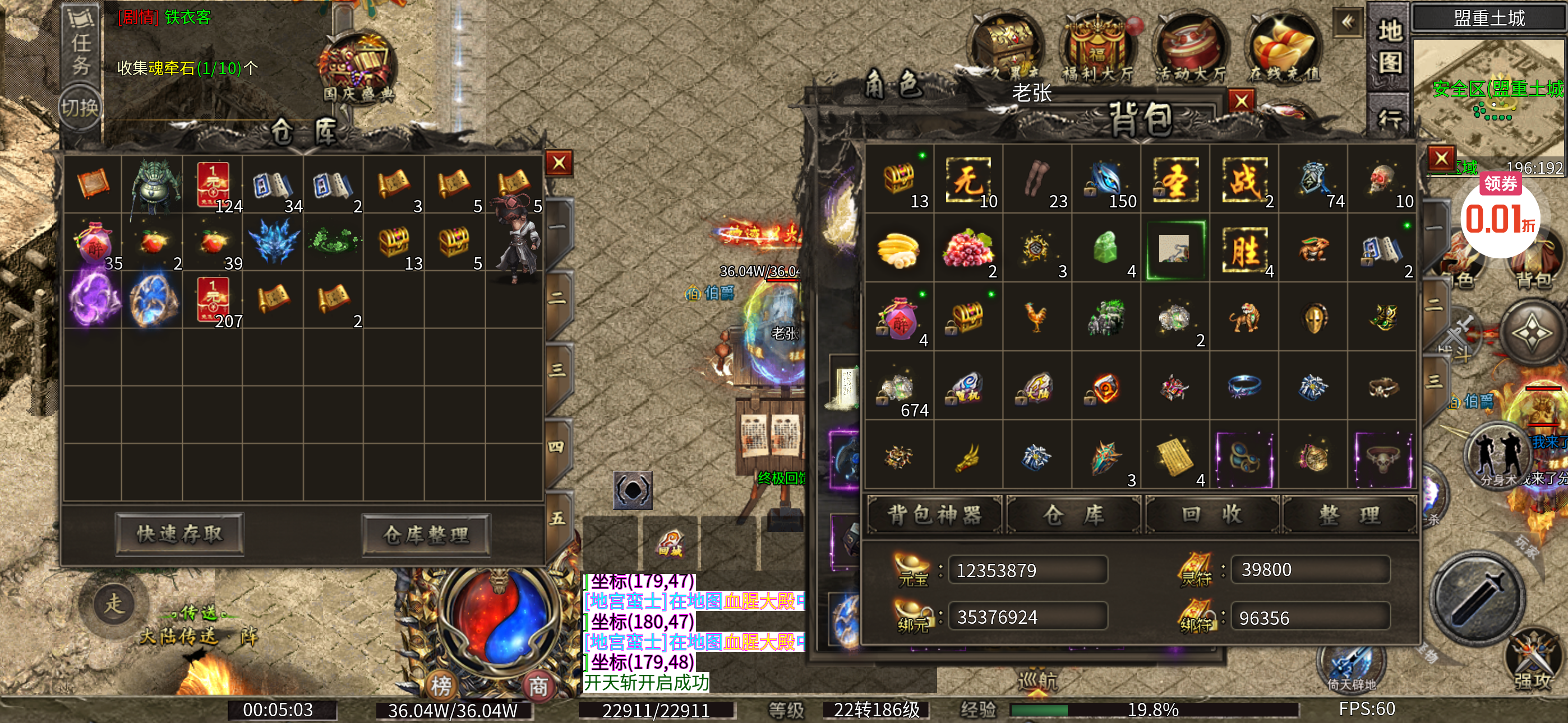The width and height of the screenshot is (1568, 723).
Task: Open the 活动大厅 events hall icon
Action: (x=1190, y=49)
